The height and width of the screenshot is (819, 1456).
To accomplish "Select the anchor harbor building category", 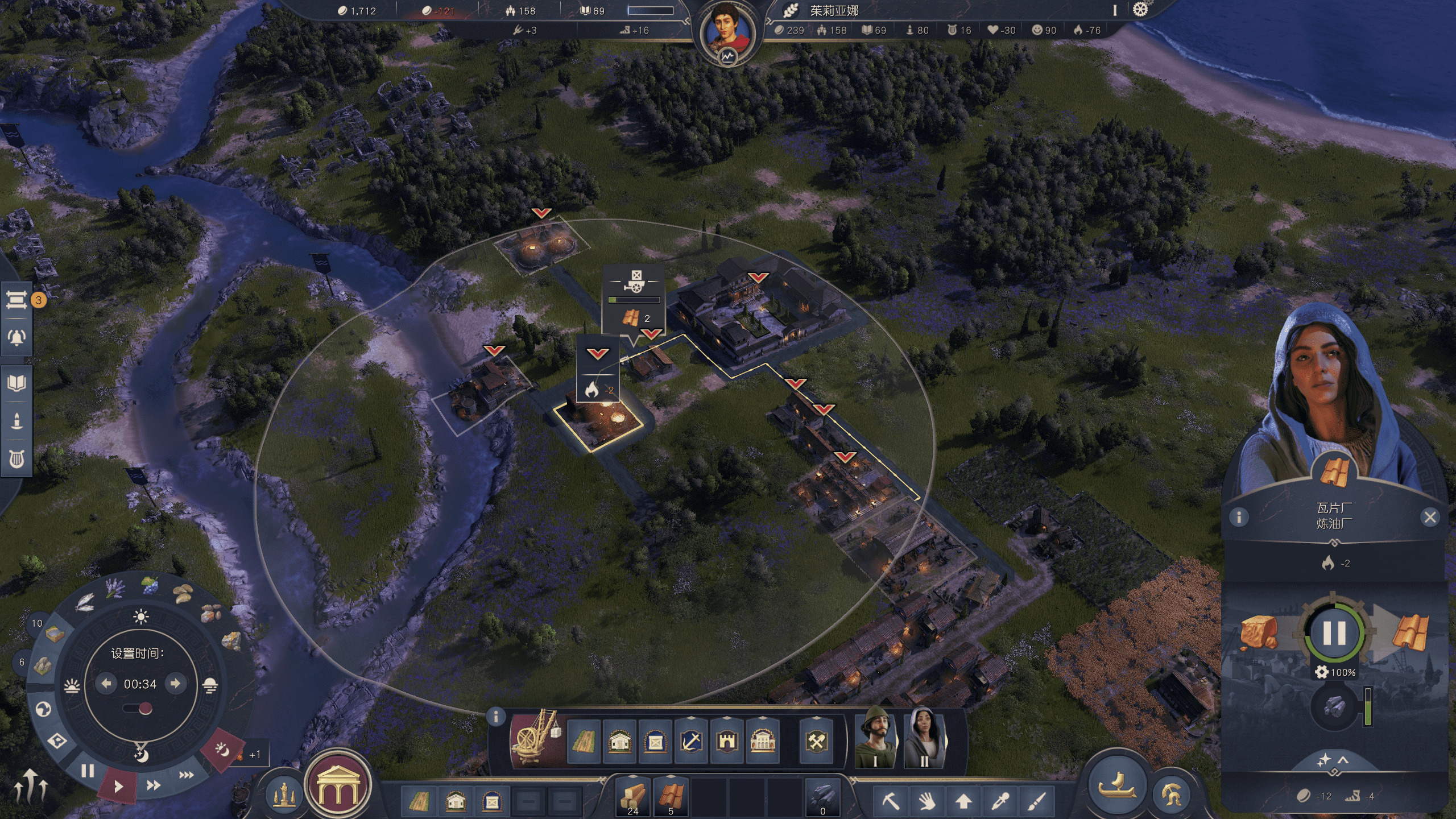I will [691, 742].
